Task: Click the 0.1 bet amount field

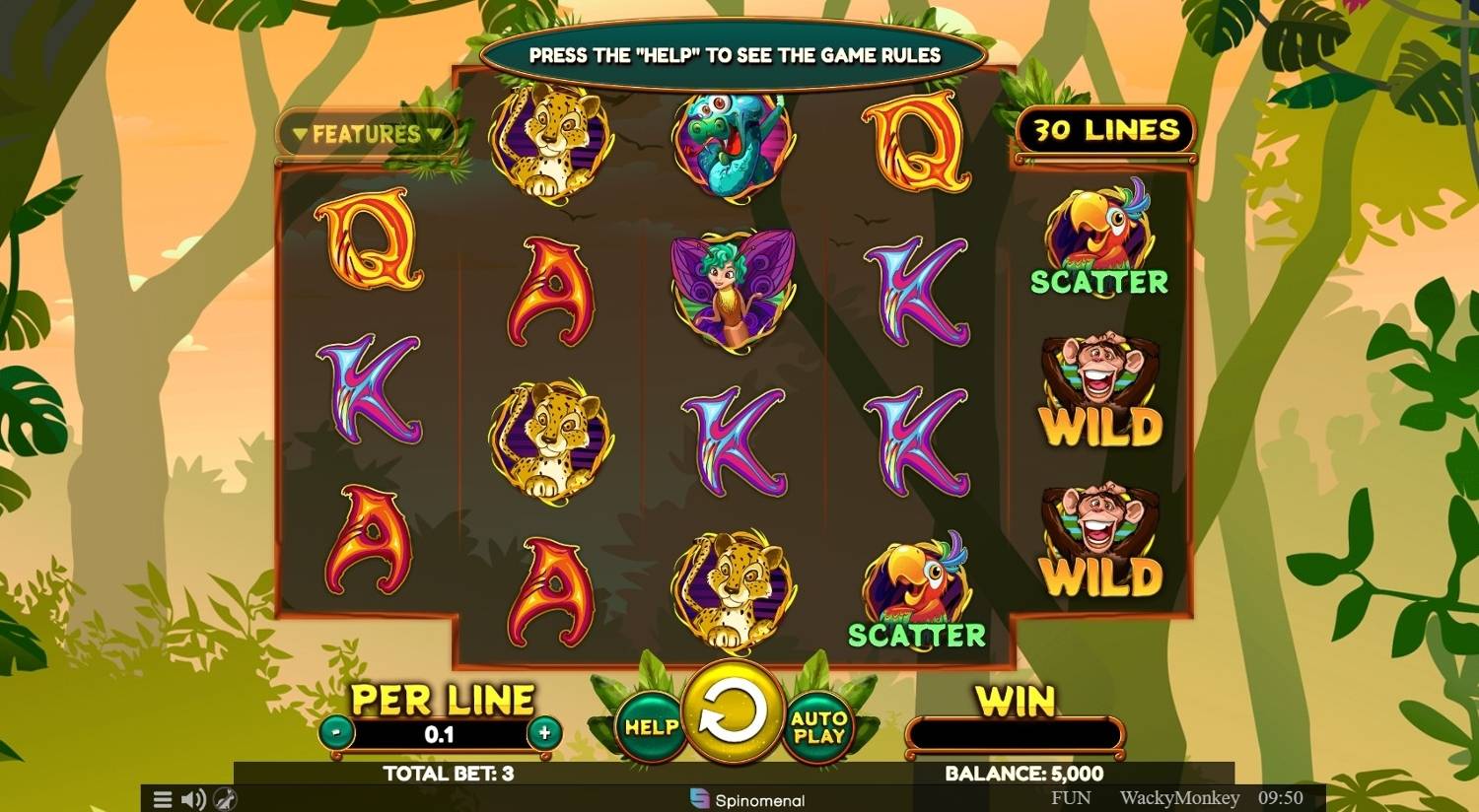Action: click(x=441, y=733)
